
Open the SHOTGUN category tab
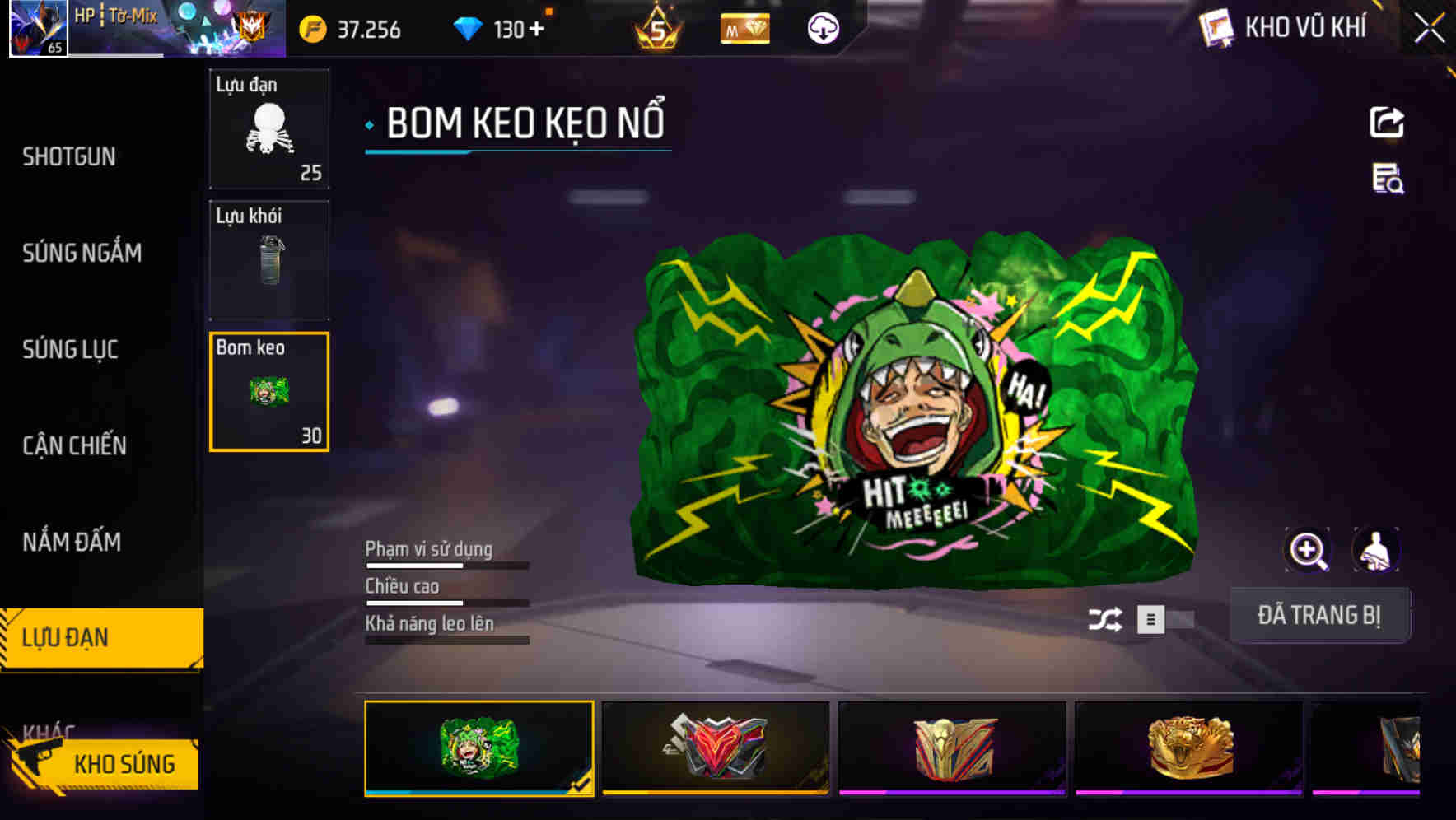(x=70, y=156)
